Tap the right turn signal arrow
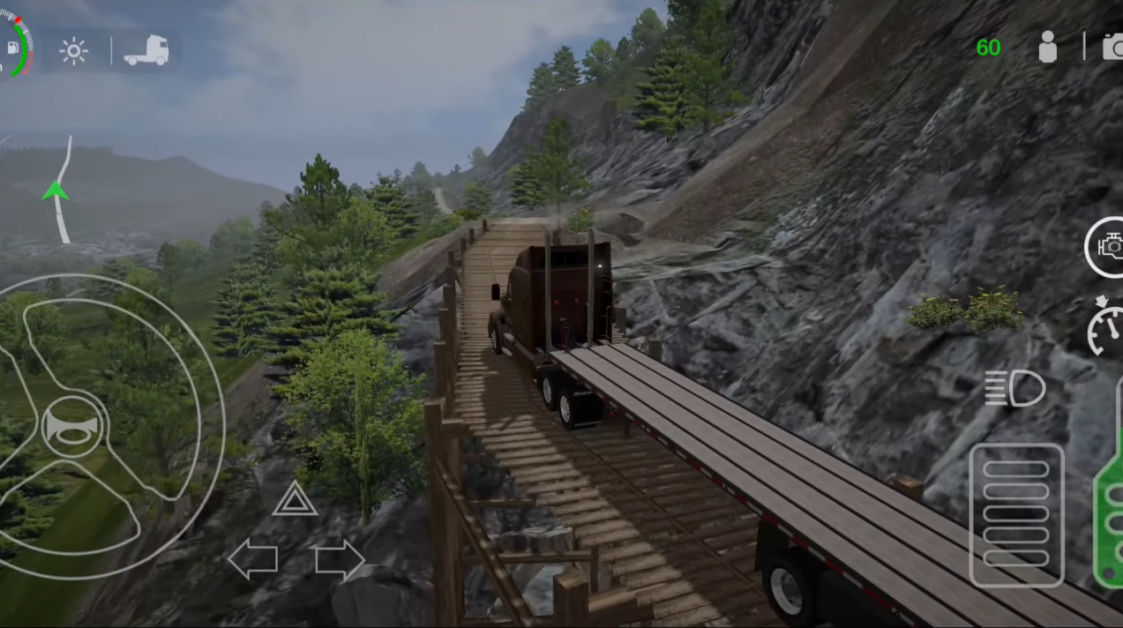Image resolution: width=1123 pixels, height=628 pixels. pyautogui.click(x=339, y=559)
